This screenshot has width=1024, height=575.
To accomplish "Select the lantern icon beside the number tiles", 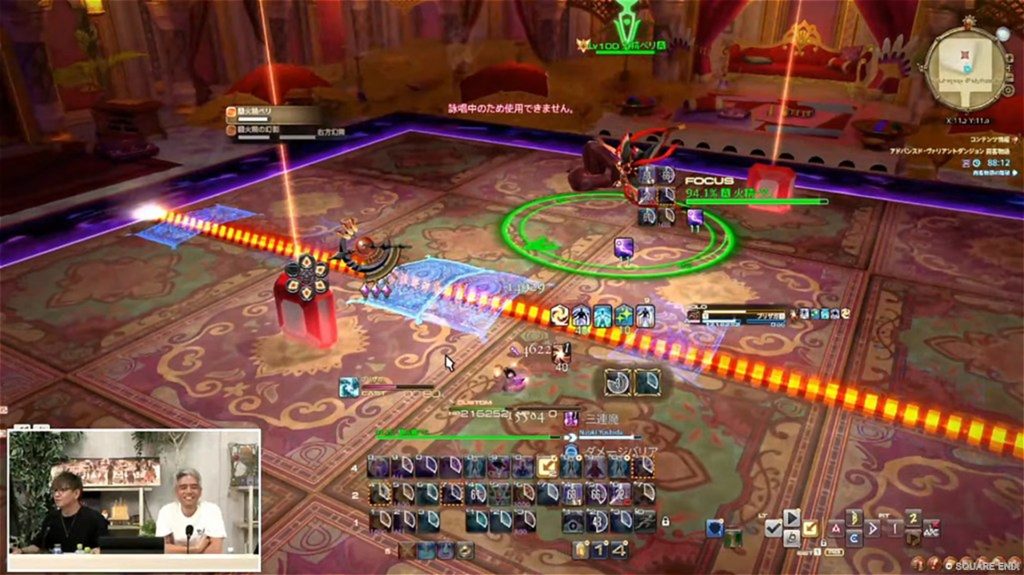I will [581, 550].
